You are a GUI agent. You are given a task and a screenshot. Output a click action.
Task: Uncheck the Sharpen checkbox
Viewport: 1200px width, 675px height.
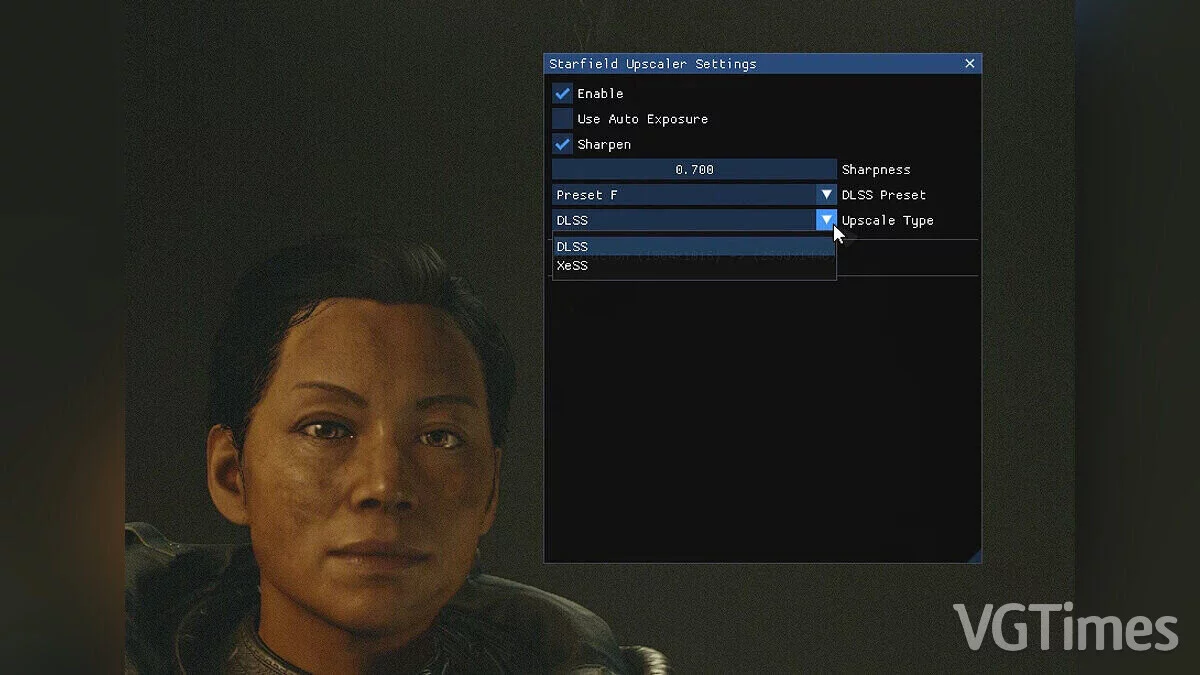click(x=562, y=145)
